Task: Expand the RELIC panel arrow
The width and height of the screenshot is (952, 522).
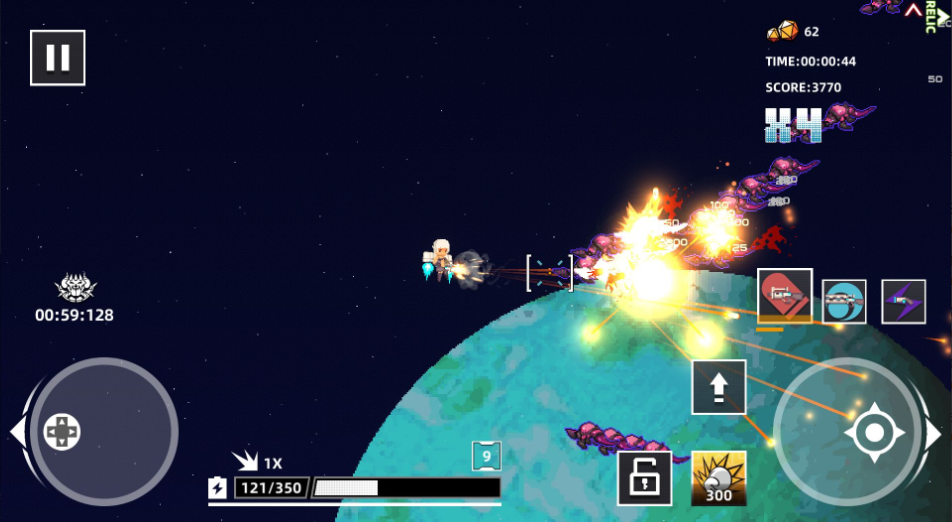Action: click(913, 10)
